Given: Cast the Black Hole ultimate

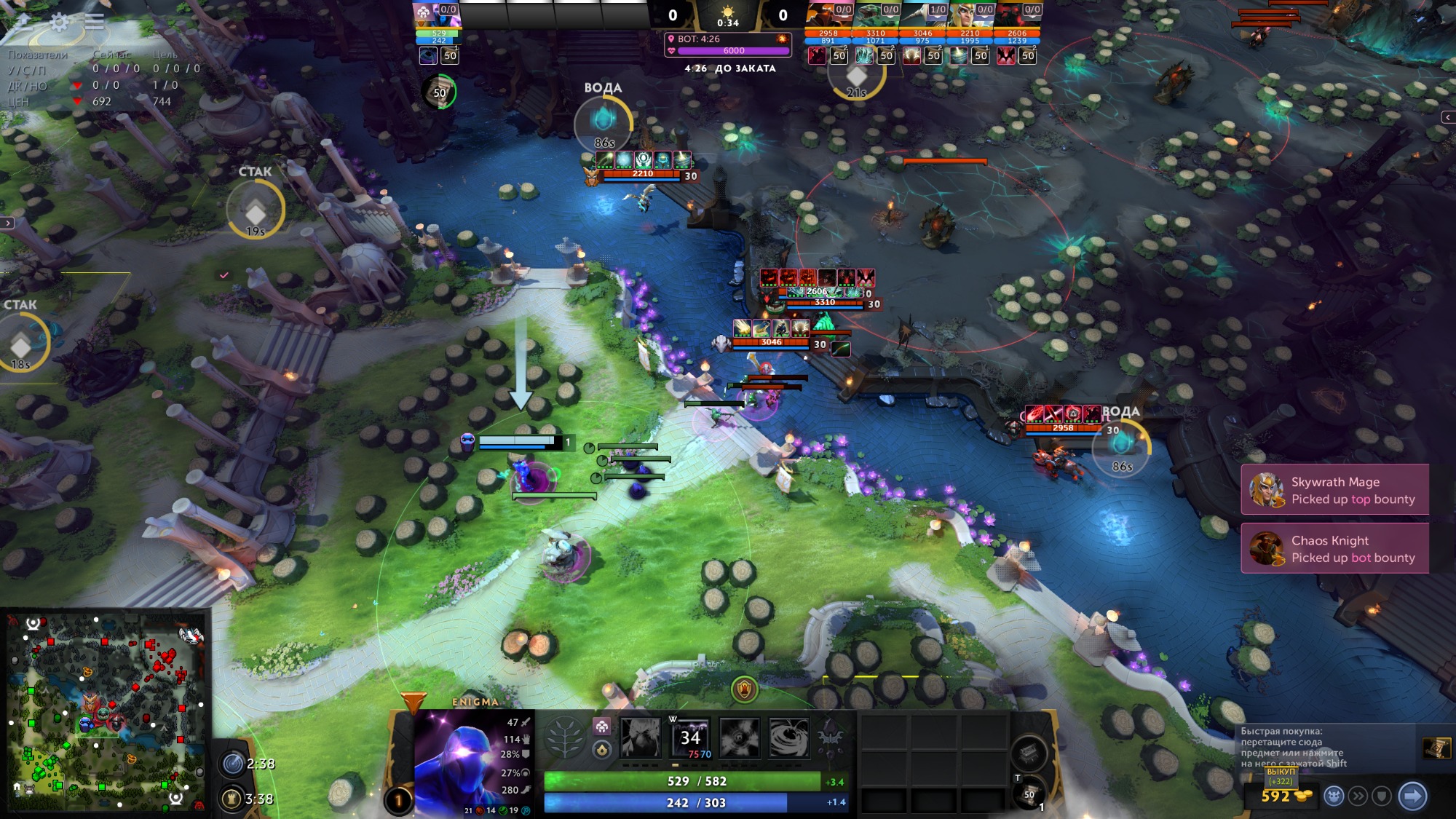Looking at the screenshot, I should pyautogui.click(x=788, y=737).
